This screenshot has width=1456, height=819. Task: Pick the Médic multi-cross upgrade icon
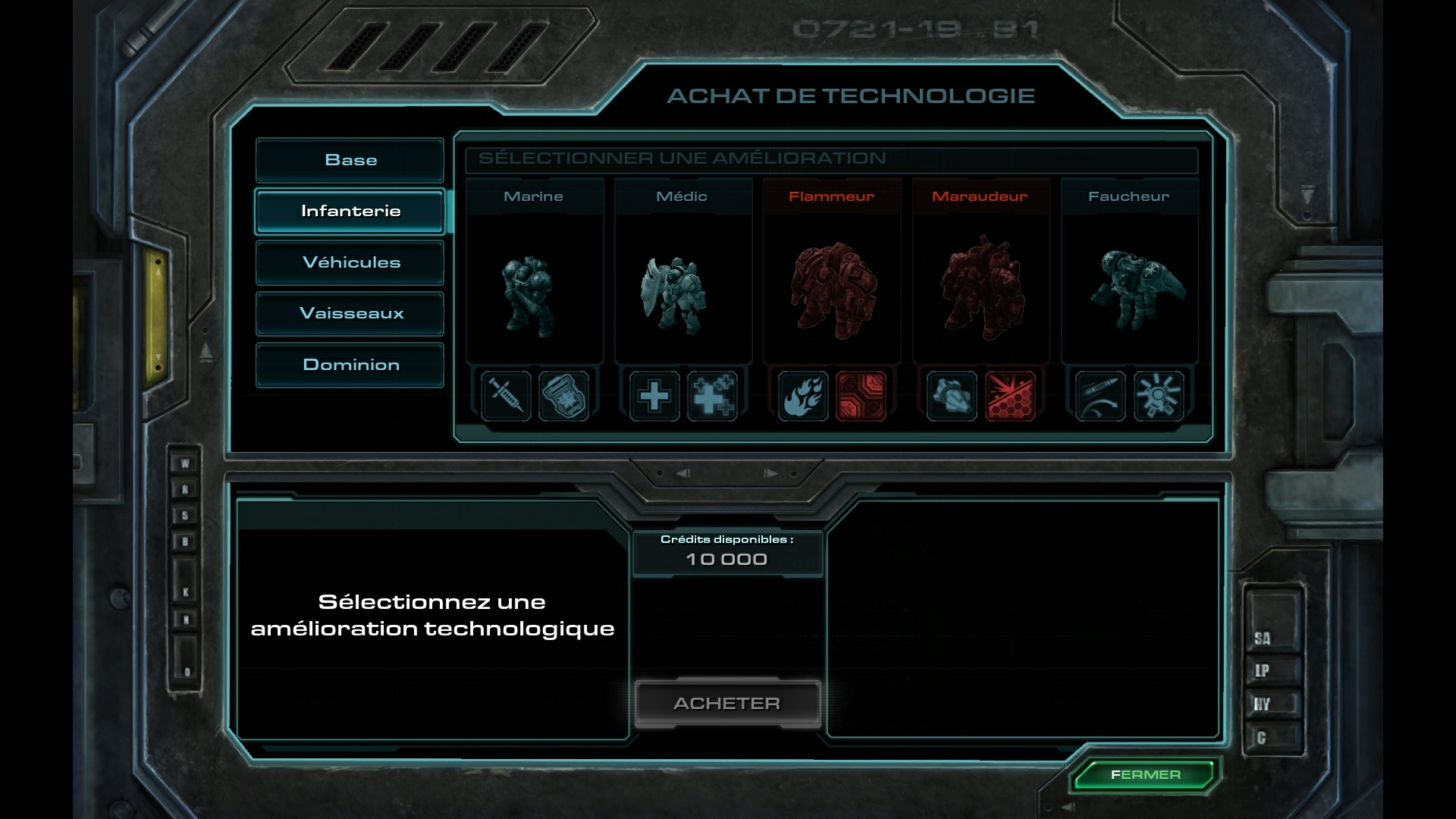[x=712, y=395]
